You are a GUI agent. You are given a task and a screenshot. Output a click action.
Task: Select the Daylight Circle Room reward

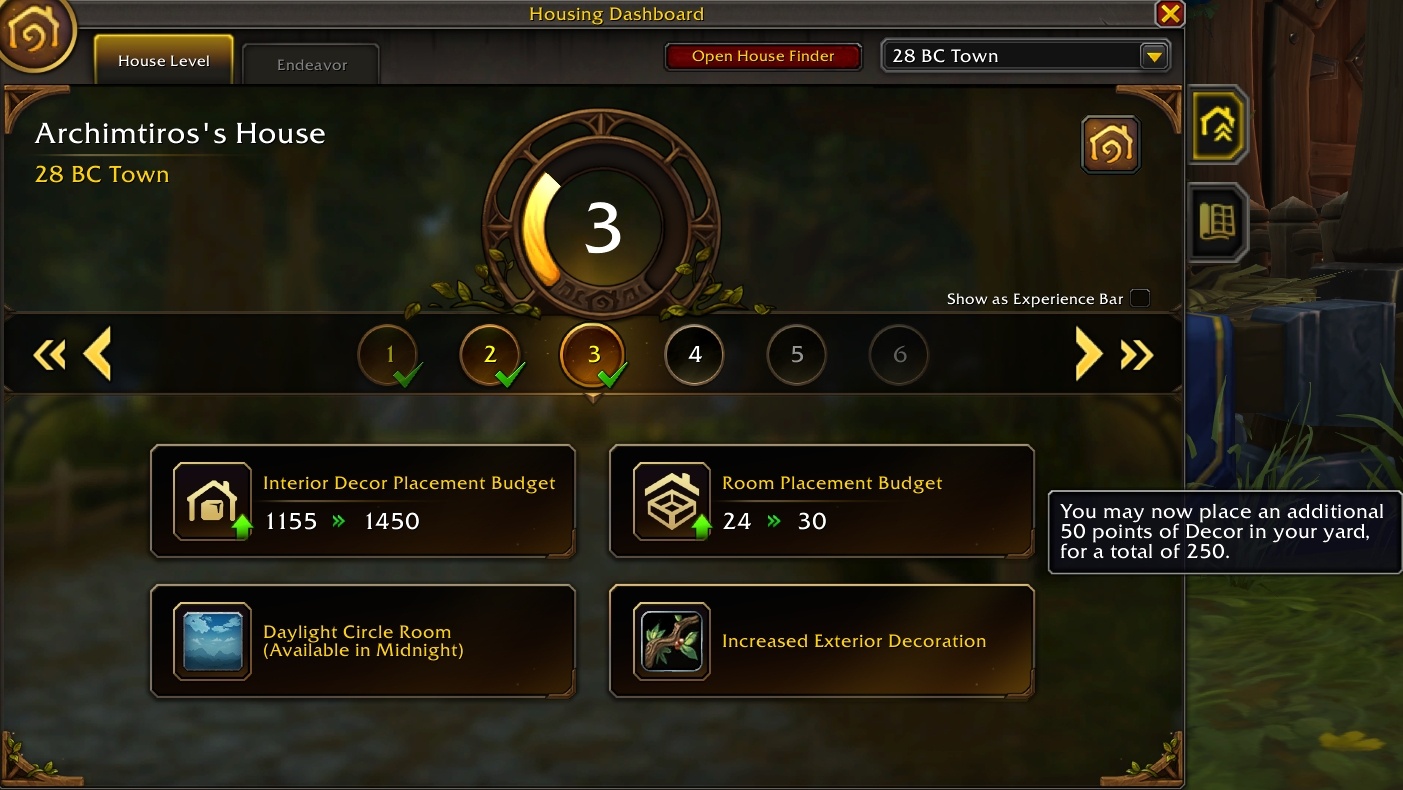(363, 641)
